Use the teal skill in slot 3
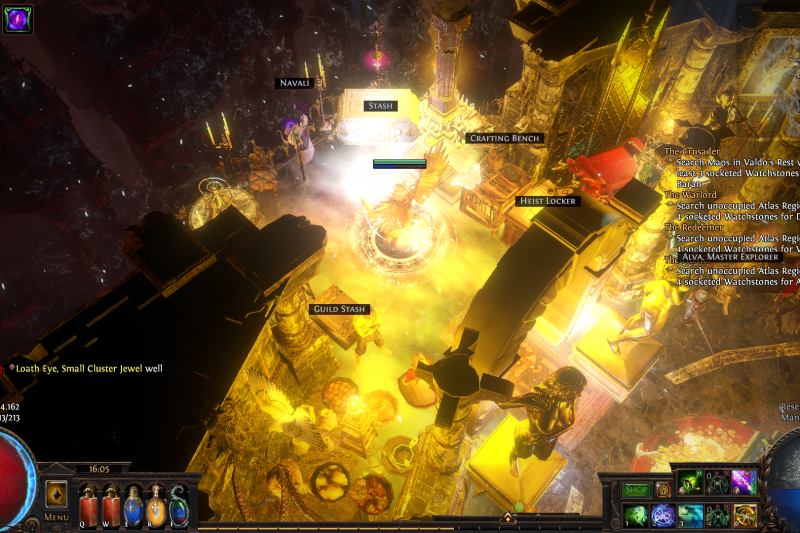Image resolution: width=800 pixels, height=533 pixels. pyautogui.click(x=690, y=515)
